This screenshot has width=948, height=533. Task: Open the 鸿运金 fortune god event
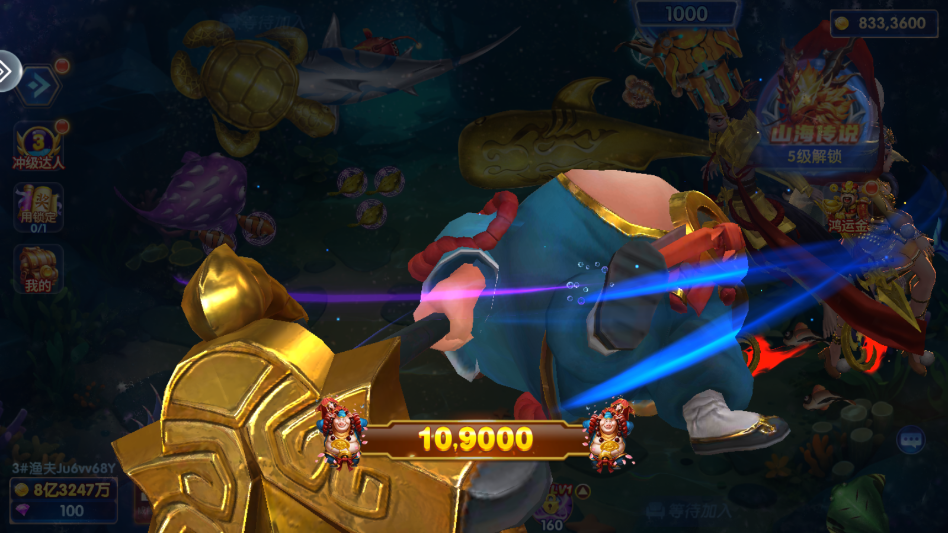tap(846, 207)
